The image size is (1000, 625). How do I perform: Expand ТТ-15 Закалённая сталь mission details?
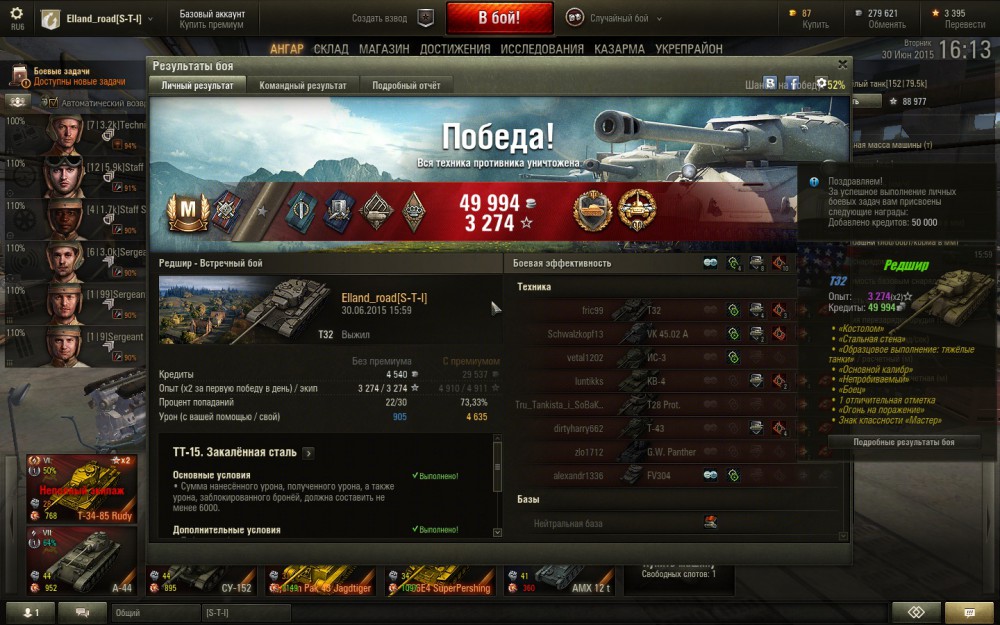[x=308, y=453]
